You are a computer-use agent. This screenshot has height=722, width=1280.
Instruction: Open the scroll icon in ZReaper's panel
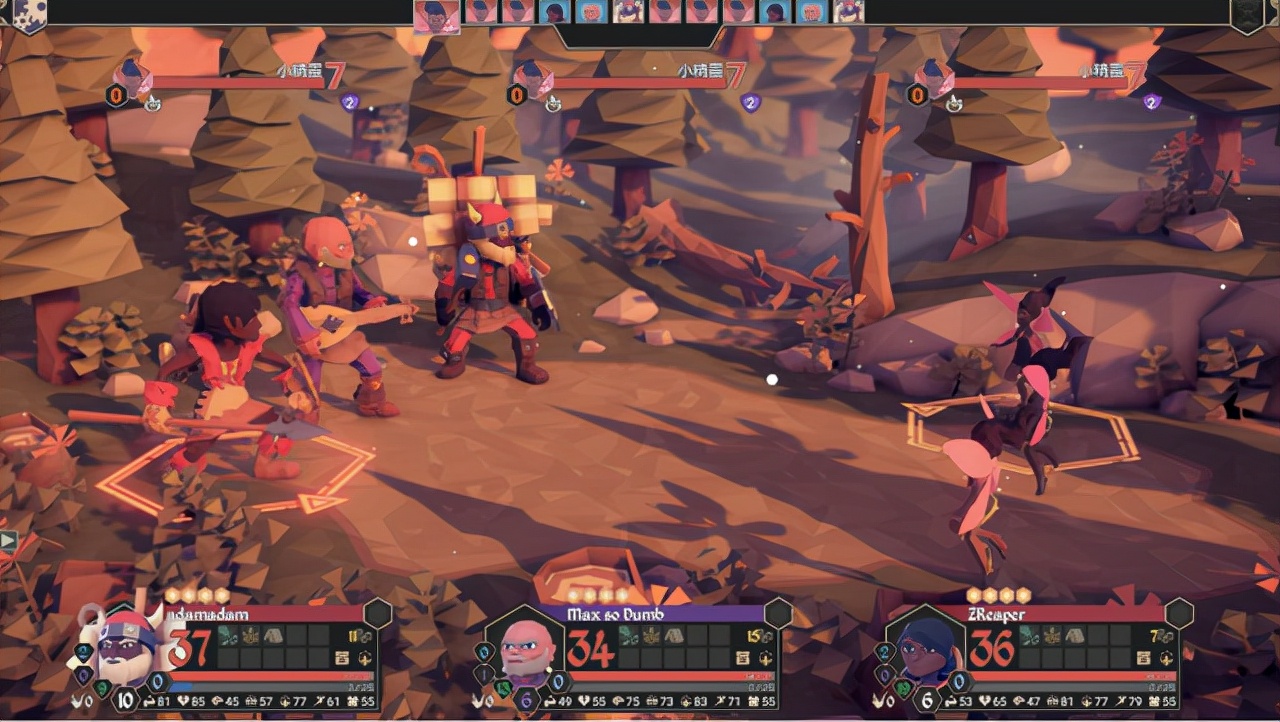coord(1142,658)
